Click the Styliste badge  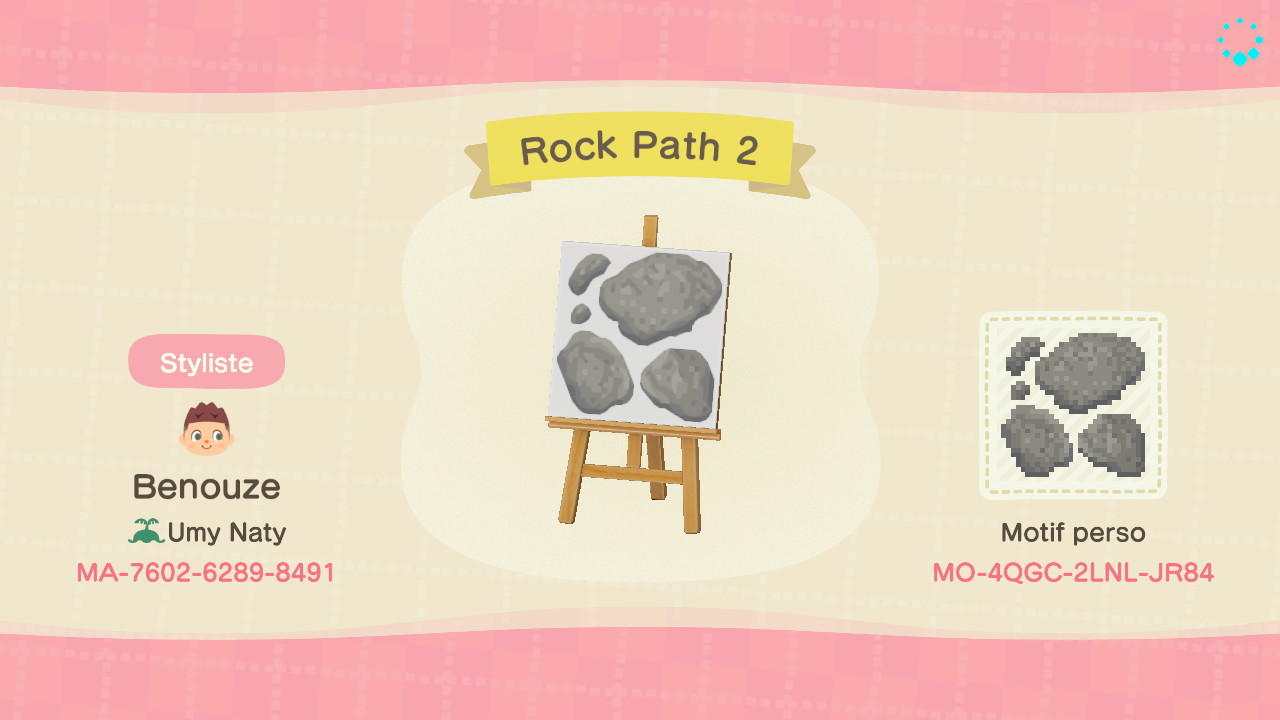point(206,362)
